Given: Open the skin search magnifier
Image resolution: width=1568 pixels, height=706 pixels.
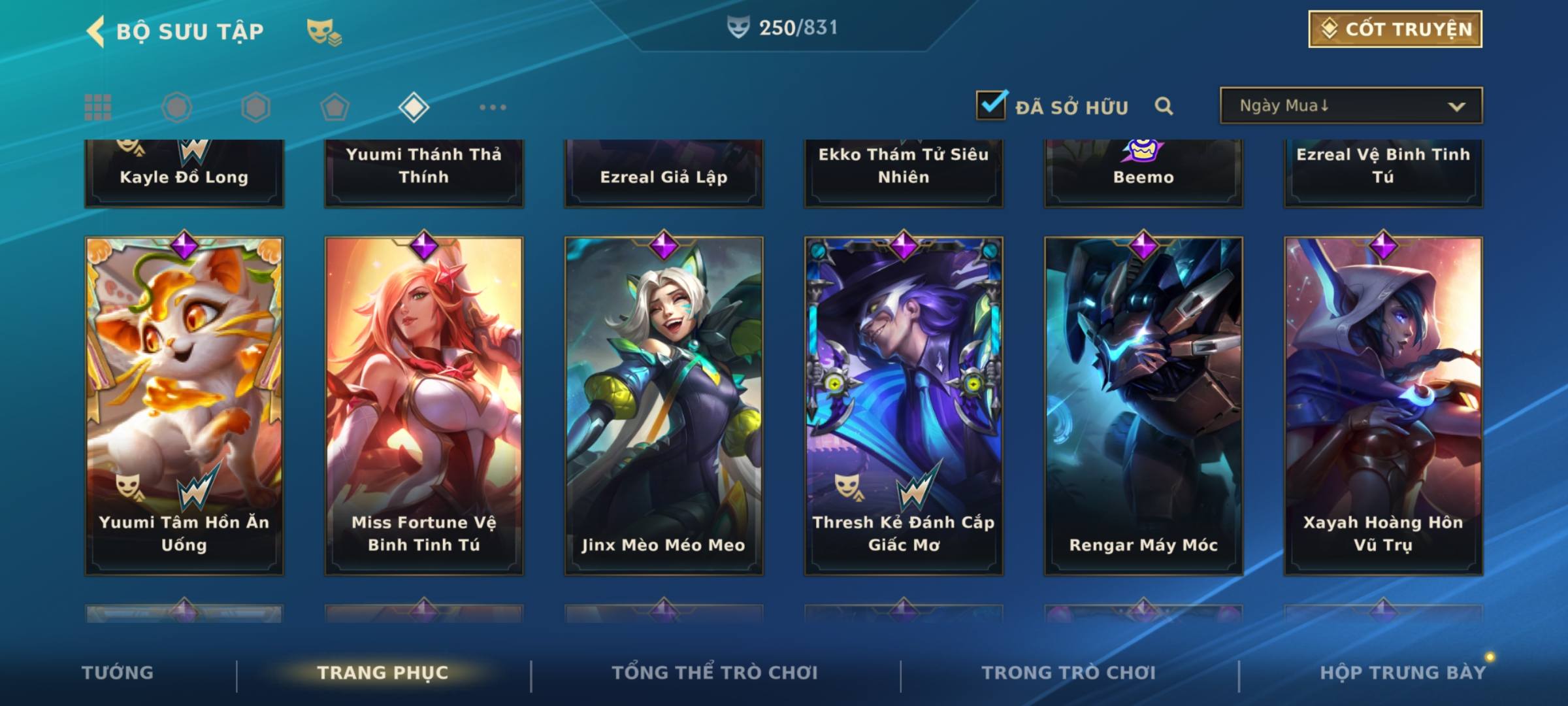Looking at the screenshot, I should pos(1164,106).
